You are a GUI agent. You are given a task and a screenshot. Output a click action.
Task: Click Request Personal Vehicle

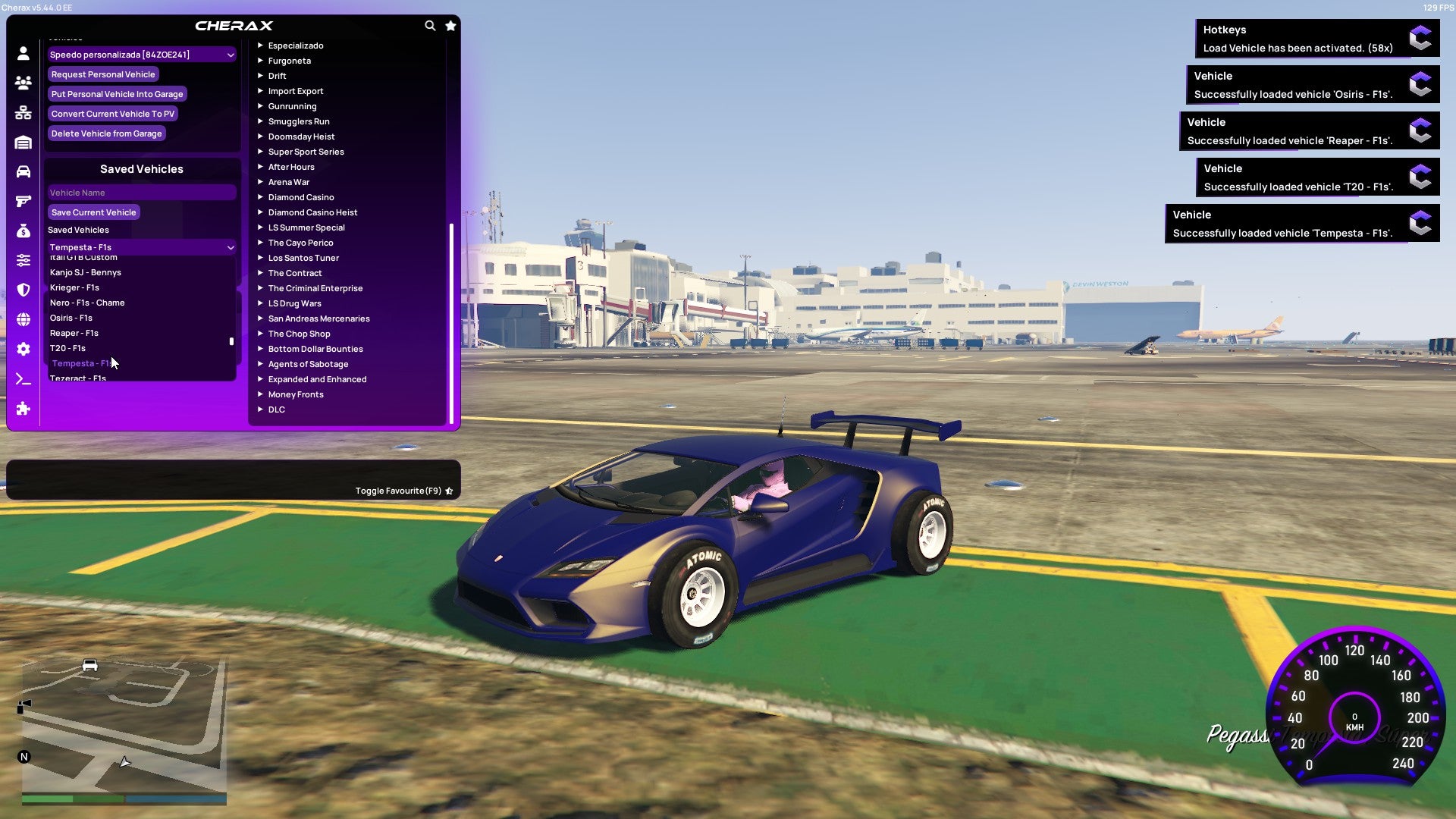click(x=103, y=74)
